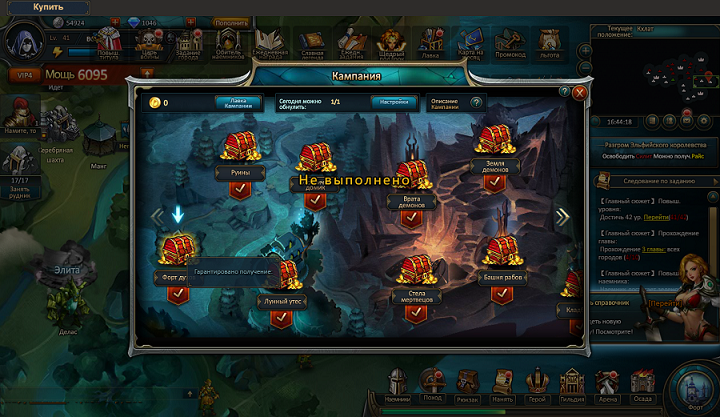This screenshot has height=417, width=720.
Task: Open the Форт button in corner
Action: tap(692, 387)
